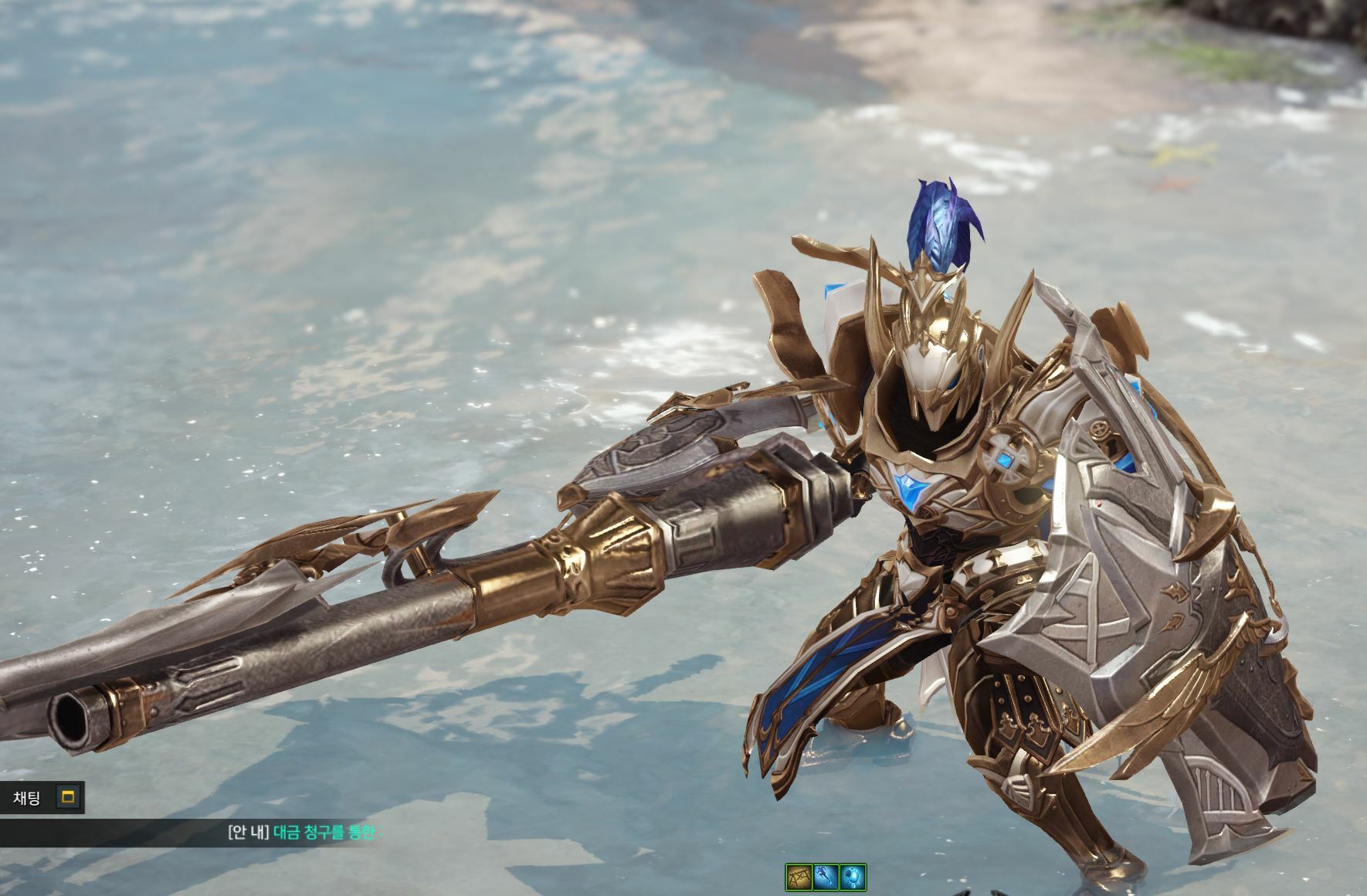Open the 채팅 chat tab
This screenshot has height=896, width=1367.
pos(27,798)
